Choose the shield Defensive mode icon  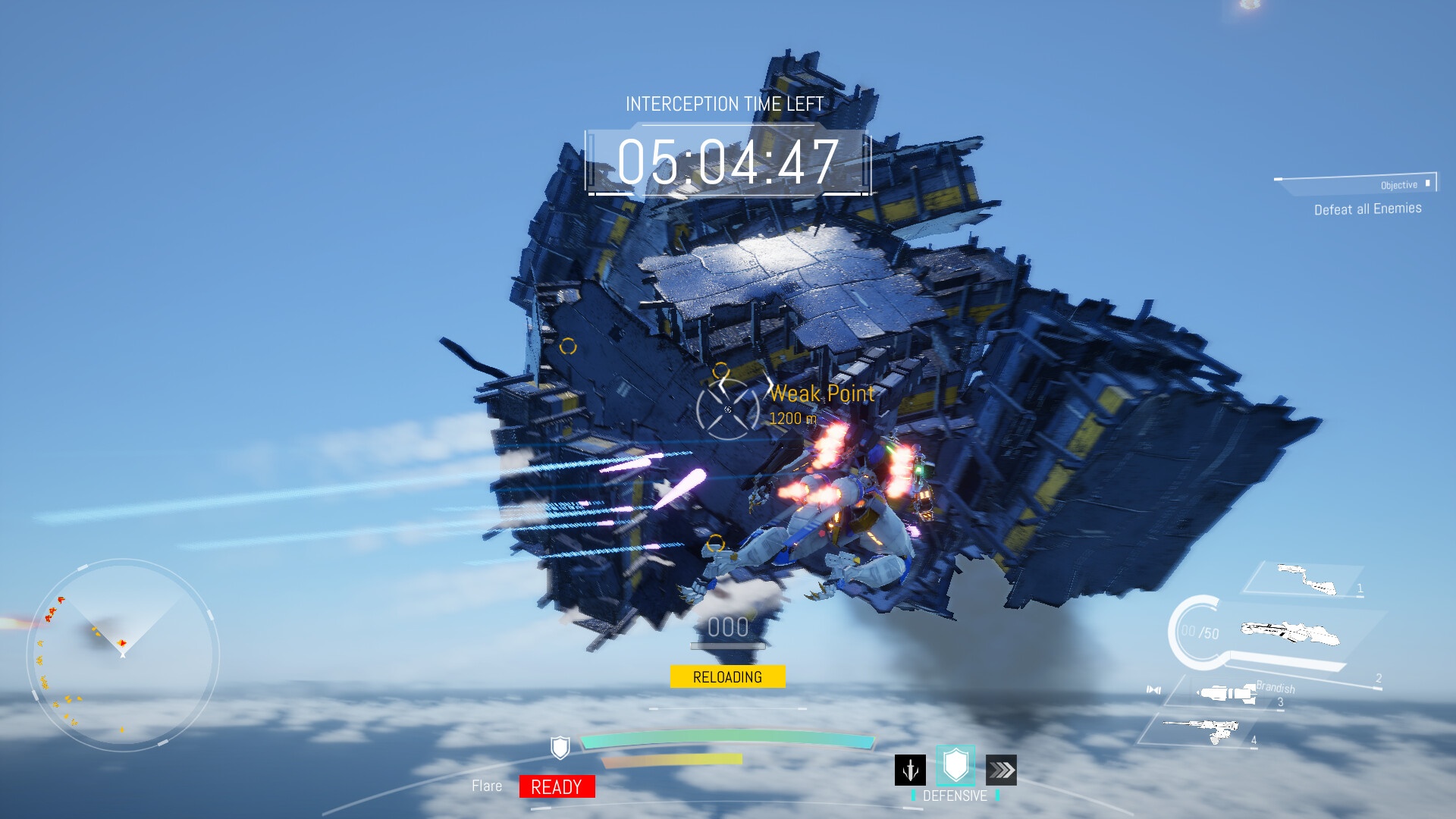tap(955, 765)
